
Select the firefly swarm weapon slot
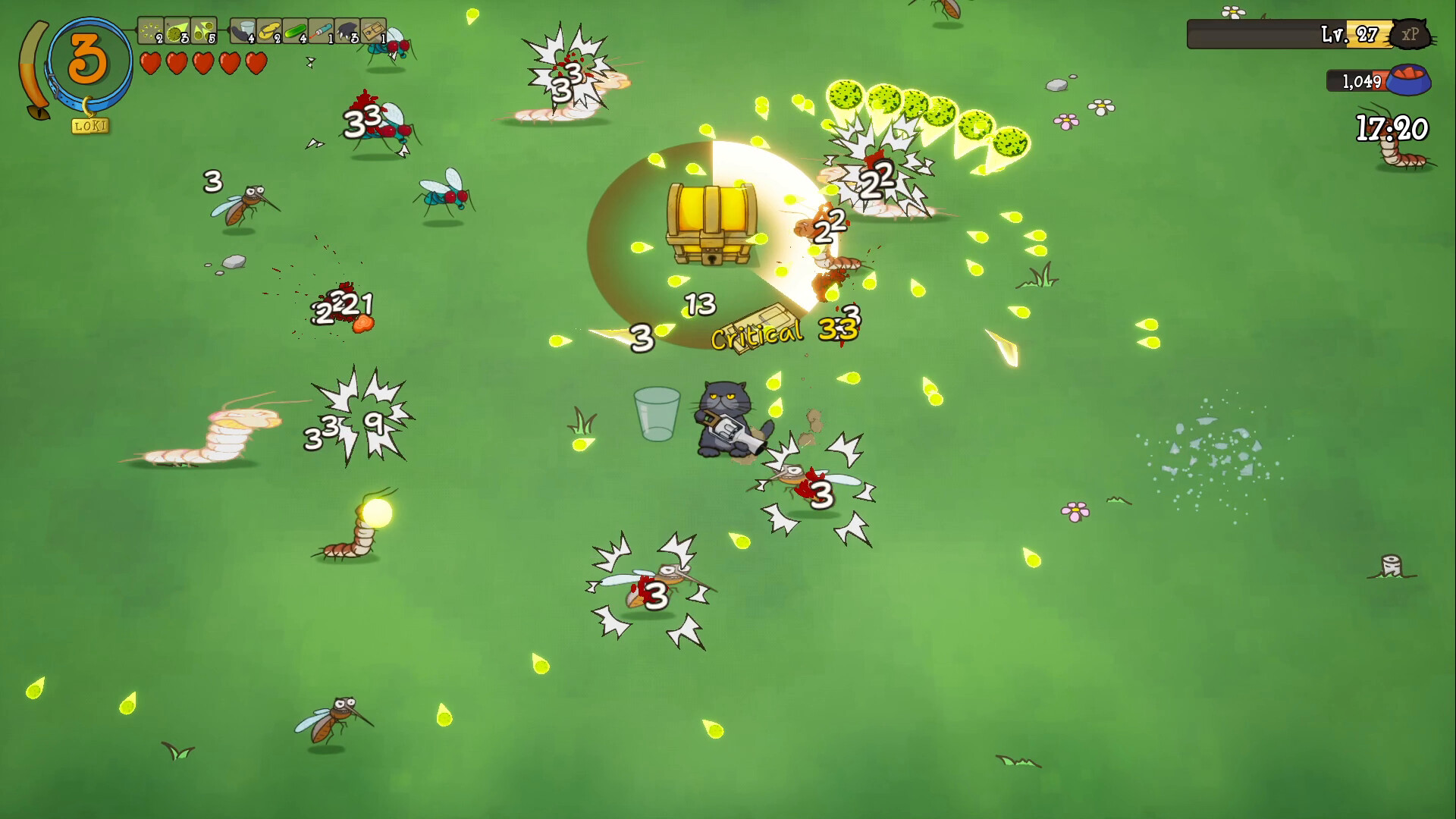(x=150, y=32)
